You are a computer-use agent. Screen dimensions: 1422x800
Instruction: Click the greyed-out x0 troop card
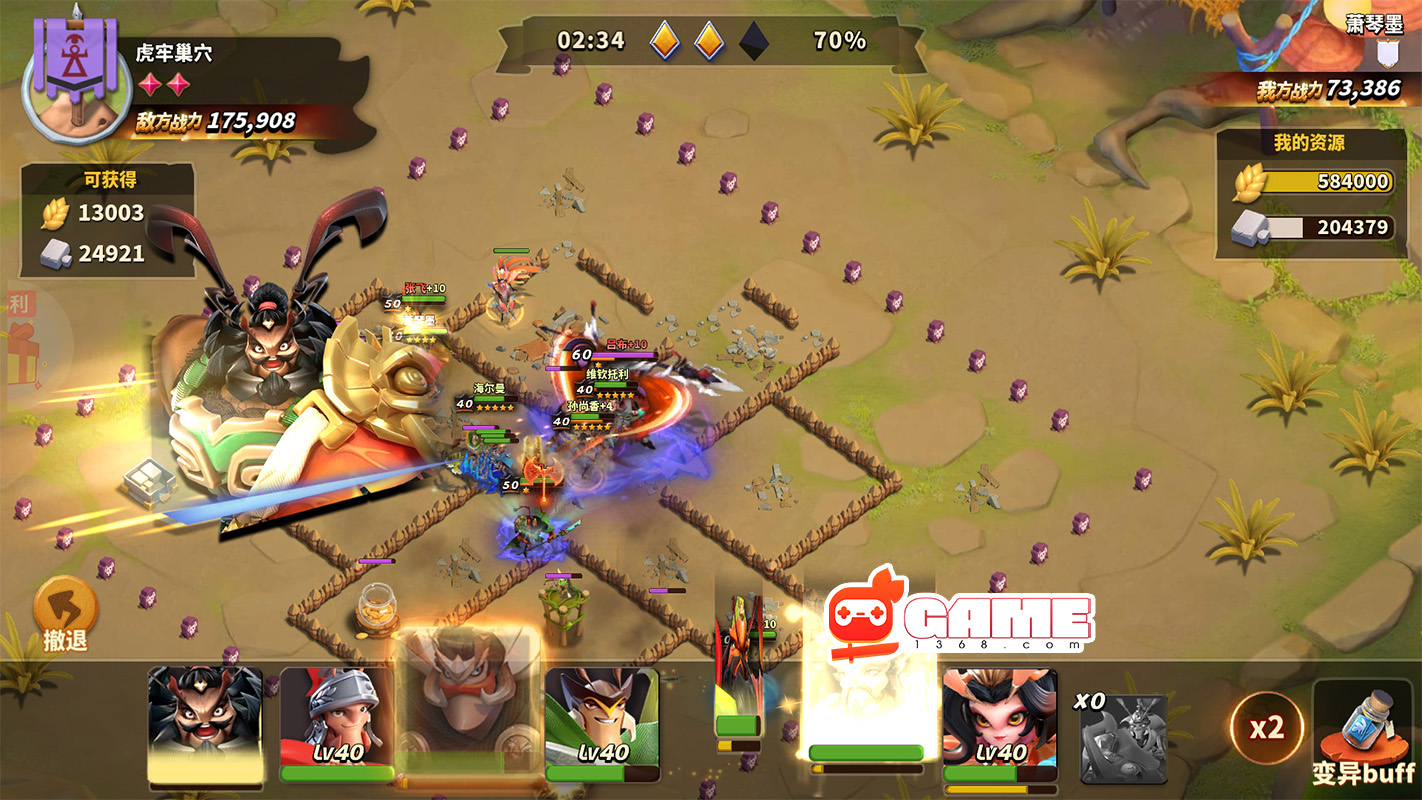pos(1123,737)
